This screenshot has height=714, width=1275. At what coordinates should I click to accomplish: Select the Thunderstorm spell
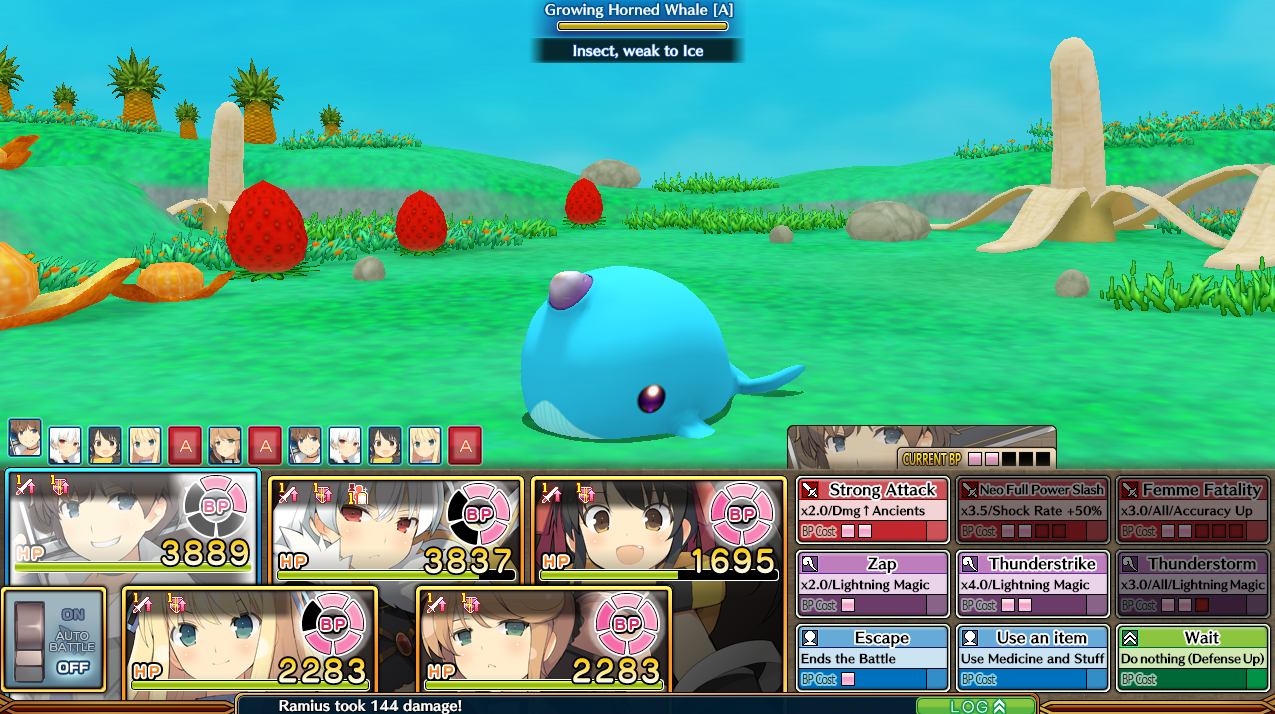1192,584
